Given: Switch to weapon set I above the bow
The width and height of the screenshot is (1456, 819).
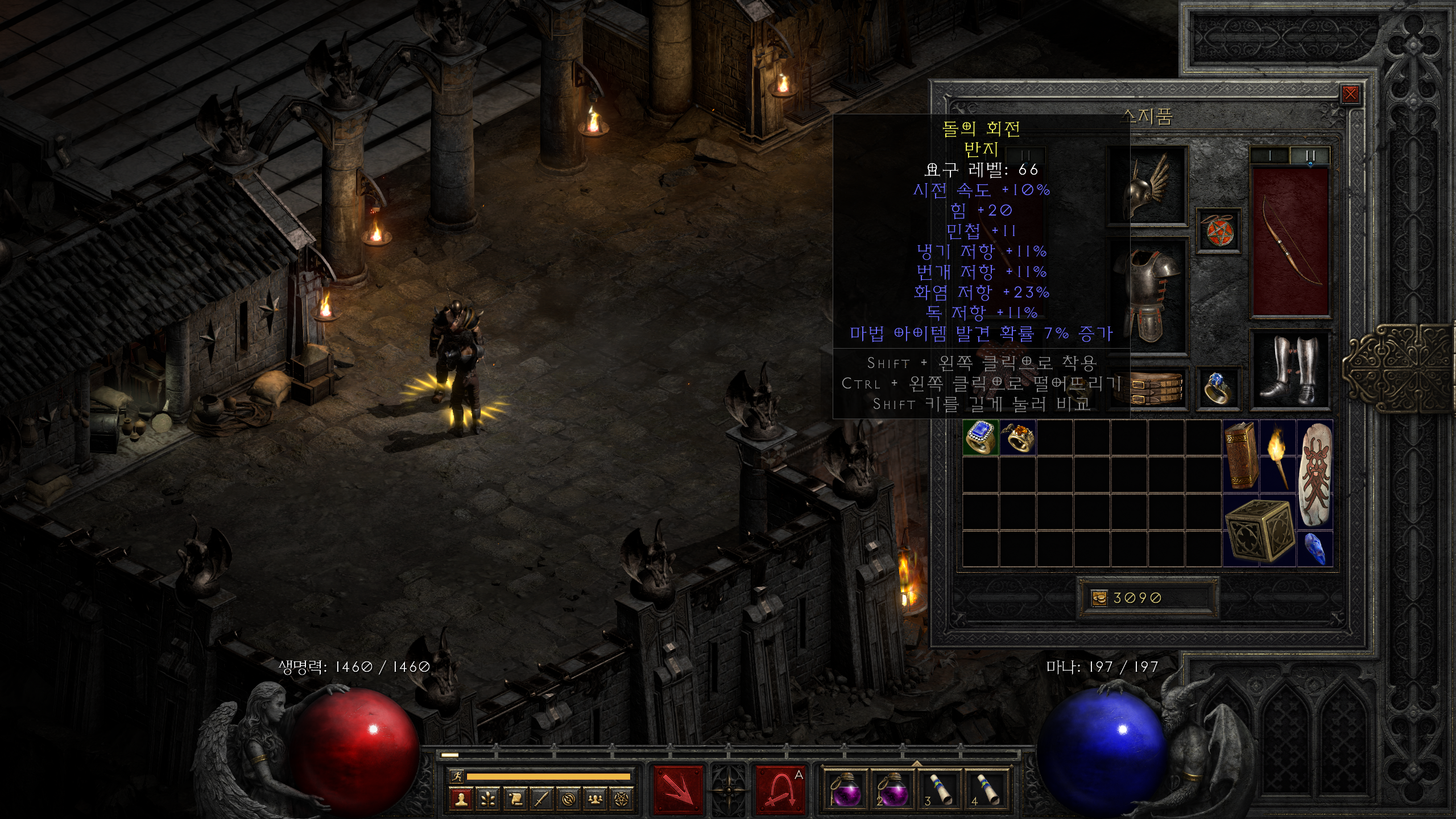Looking at the screenshot, I should [1270, 155].
